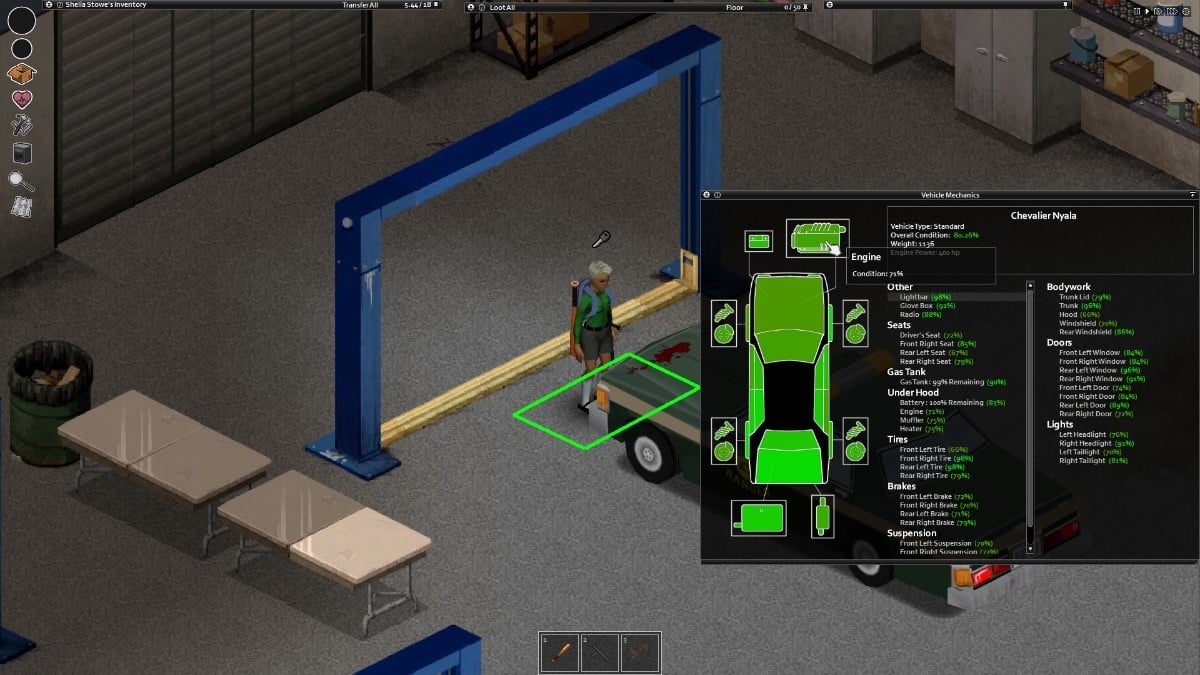
Task: Select the muffler diagram icon
Action: pos(822,516)
